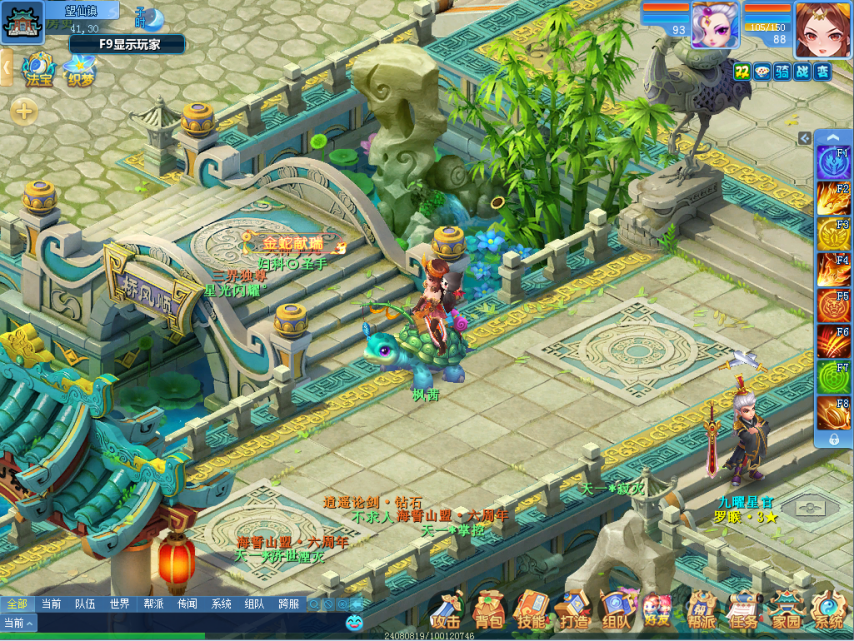Image resolution: width=854 pixels, height=641 pixels.
Task: Open the 组队 team menu
Action: [x=615, y=610]
